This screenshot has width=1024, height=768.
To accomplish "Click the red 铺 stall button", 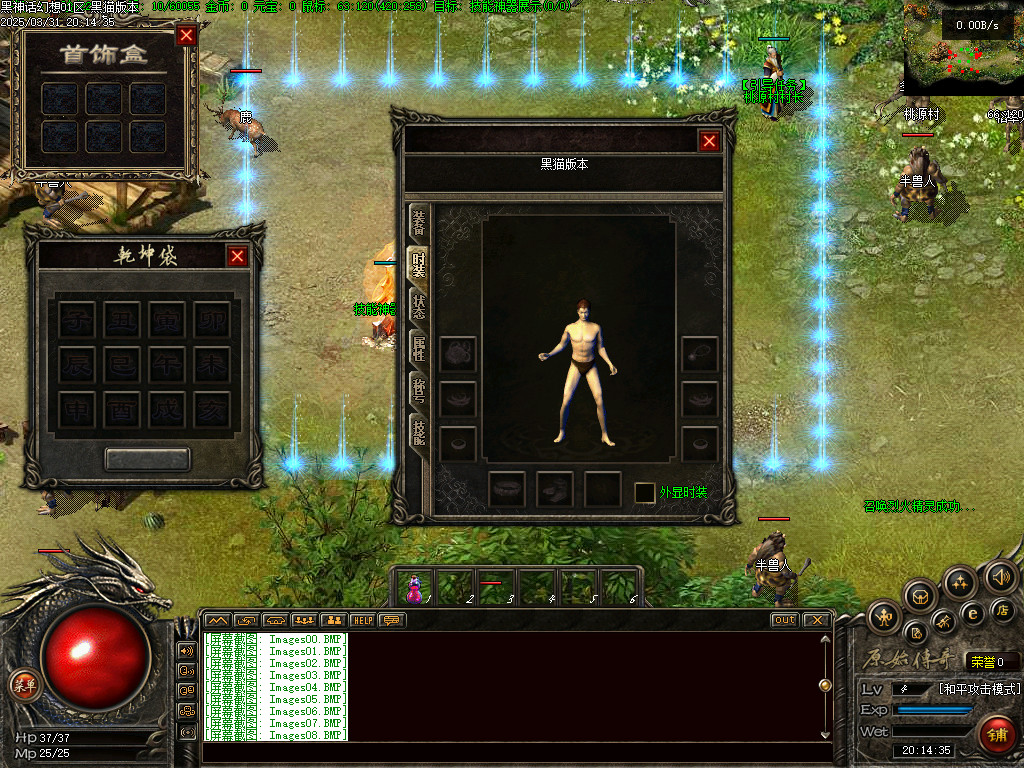I will [996, 734].
